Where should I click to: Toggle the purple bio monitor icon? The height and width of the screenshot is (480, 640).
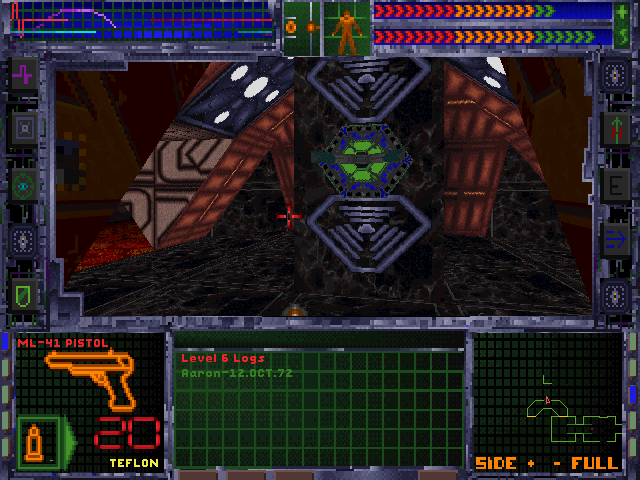[24, 74]
